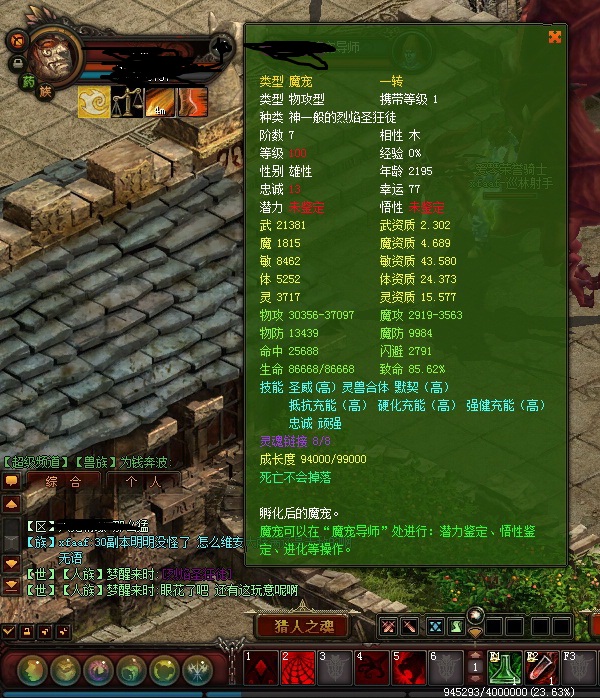600x698 pixels.
Task: Select the balance scales buff icon
Action: coord(125,102)
